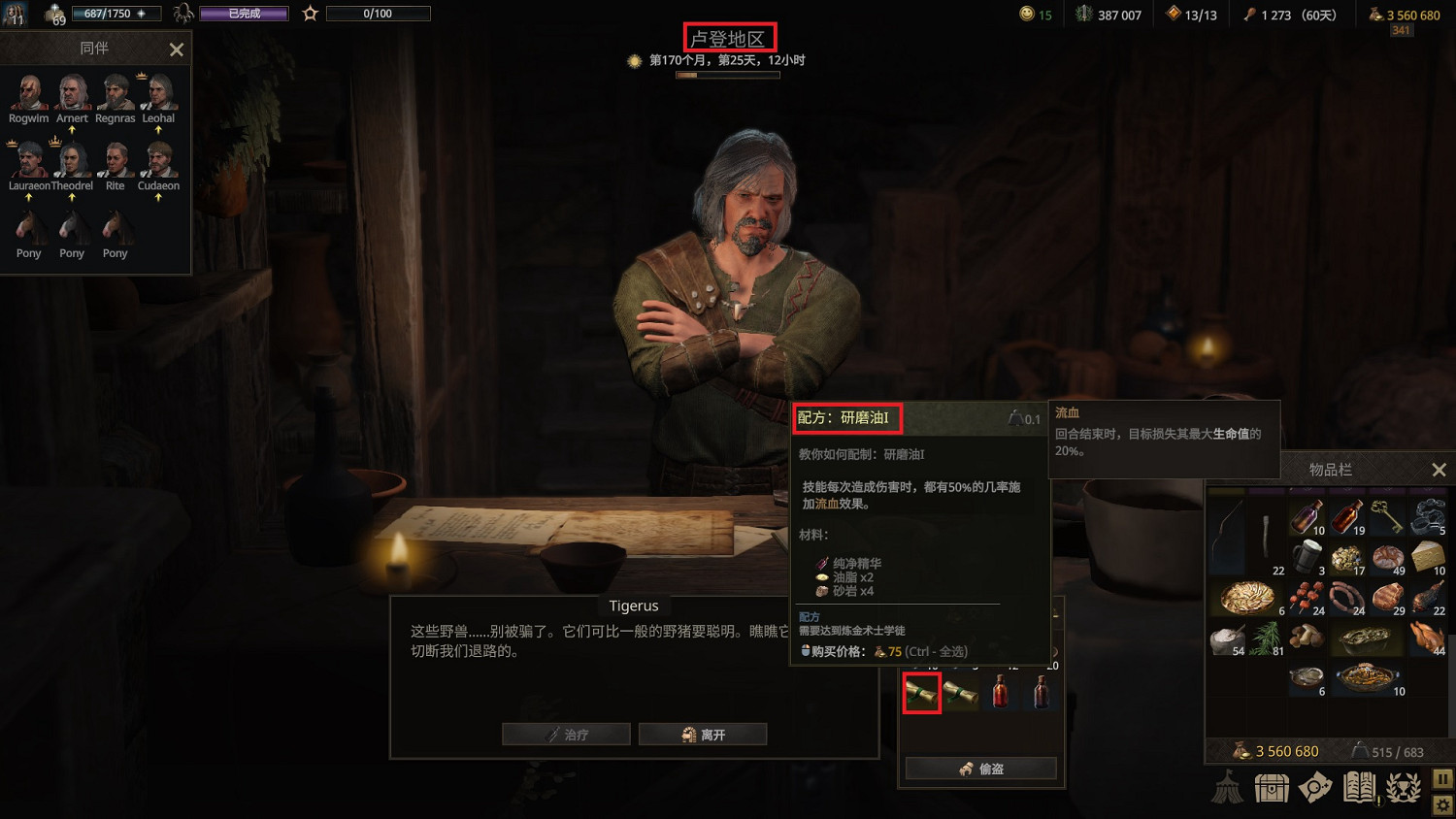Click the 治疗 heal button in dialogue

click(x=567, y=735)
